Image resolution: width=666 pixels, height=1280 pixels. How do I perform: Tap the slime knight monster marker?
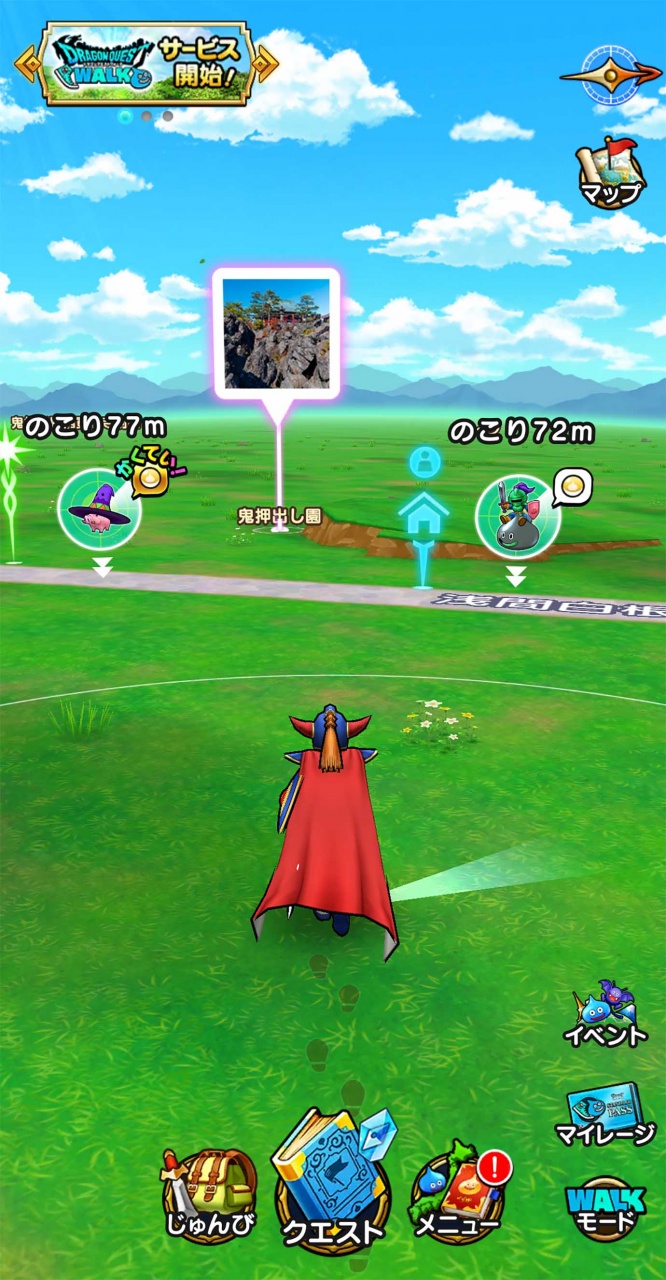click(516, 517)
